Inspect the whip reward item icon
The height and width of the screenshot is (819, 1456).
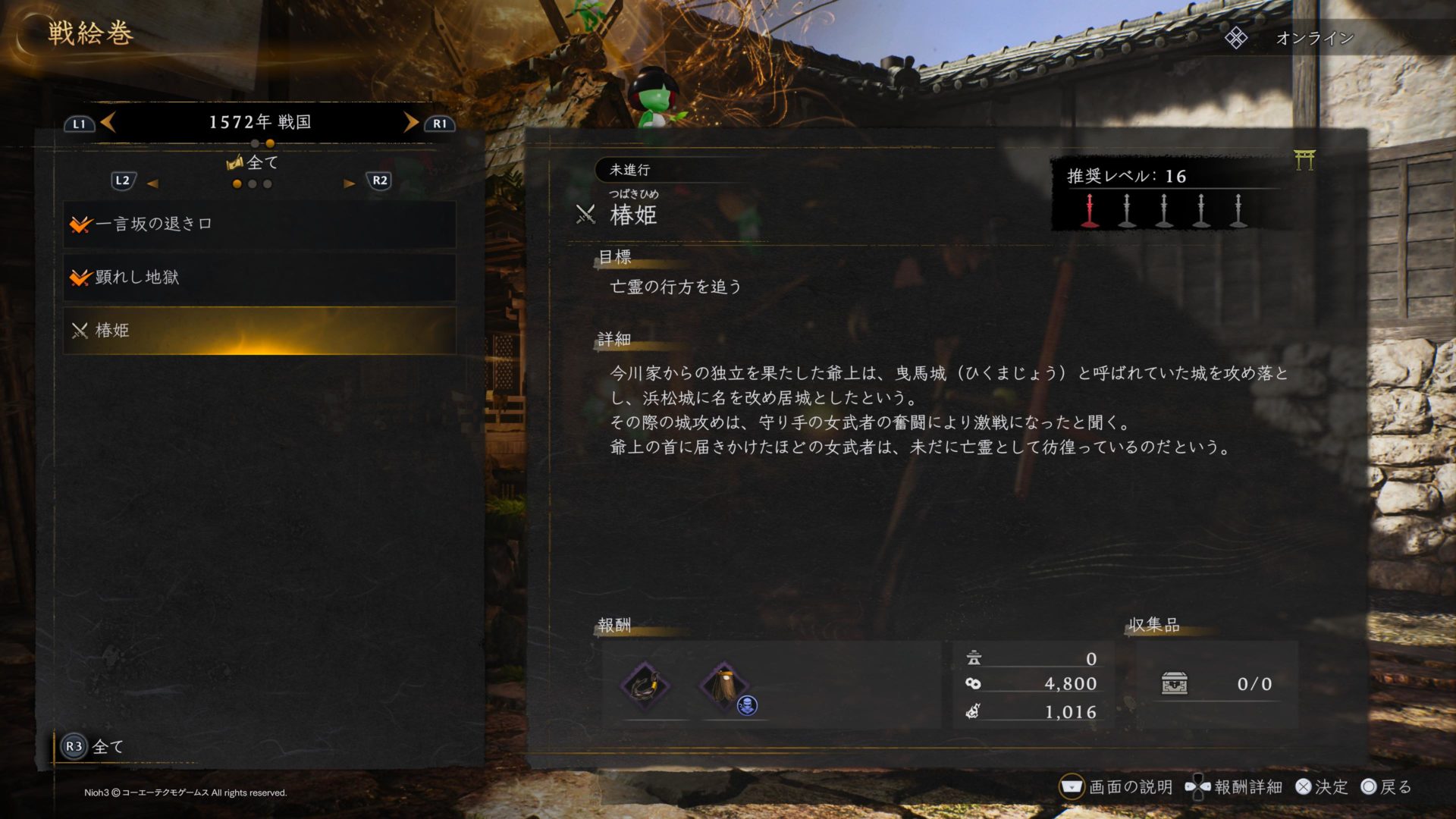point(645,686)
